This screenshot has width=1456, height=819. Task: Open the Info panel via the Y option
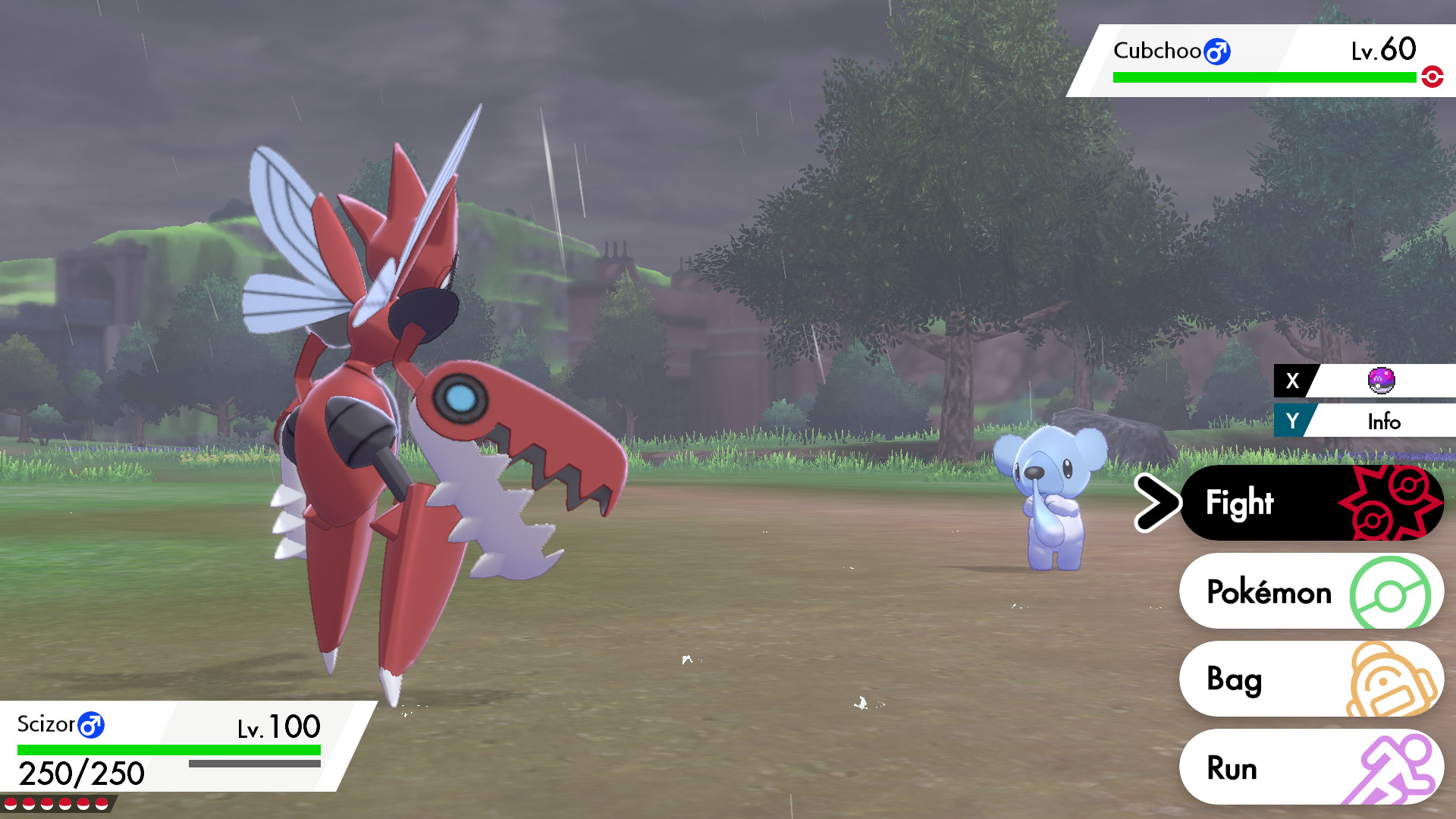click(1385, 422)
